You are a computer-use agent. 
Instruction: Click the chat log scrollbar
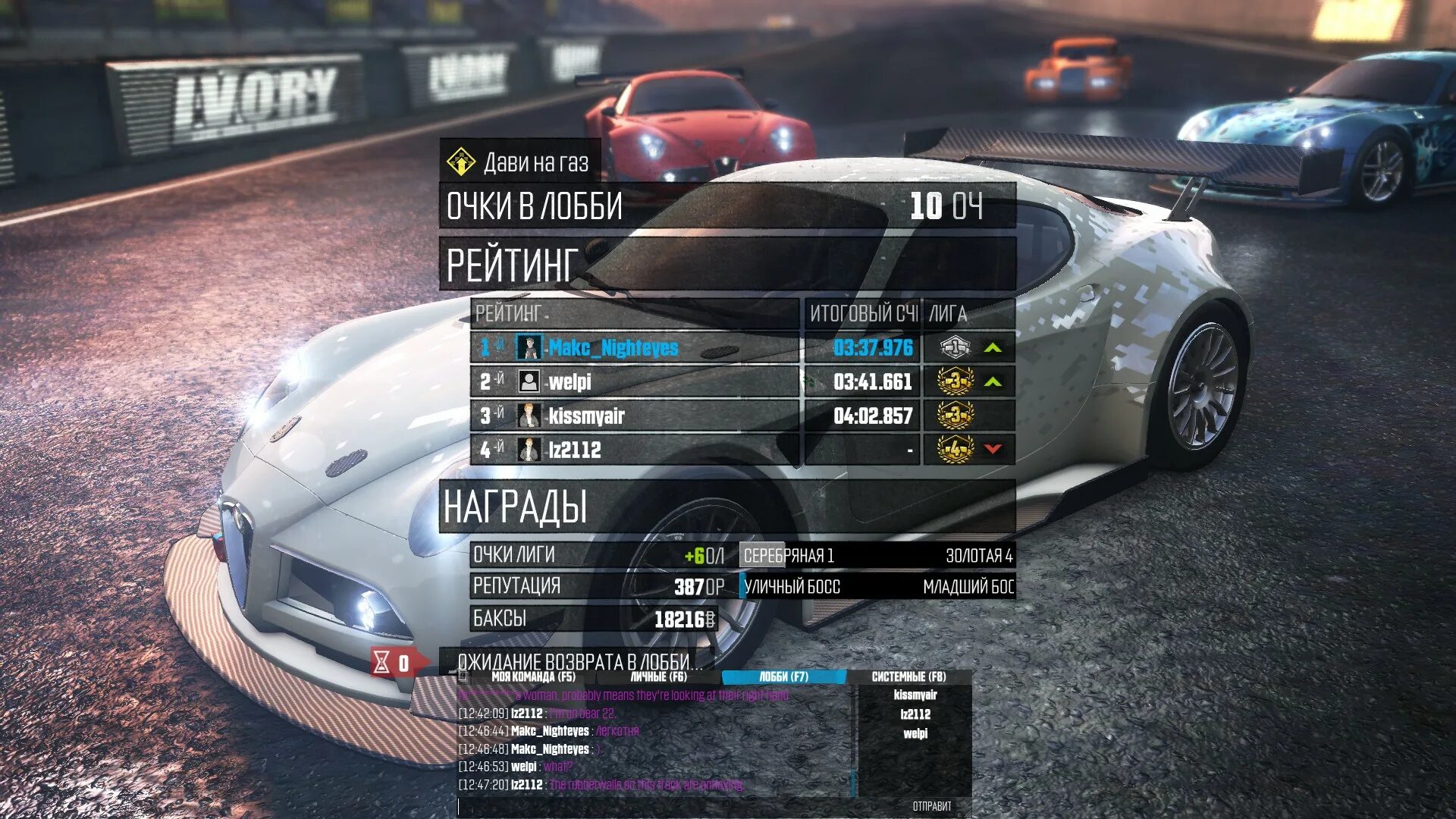(x=854, y=781)
